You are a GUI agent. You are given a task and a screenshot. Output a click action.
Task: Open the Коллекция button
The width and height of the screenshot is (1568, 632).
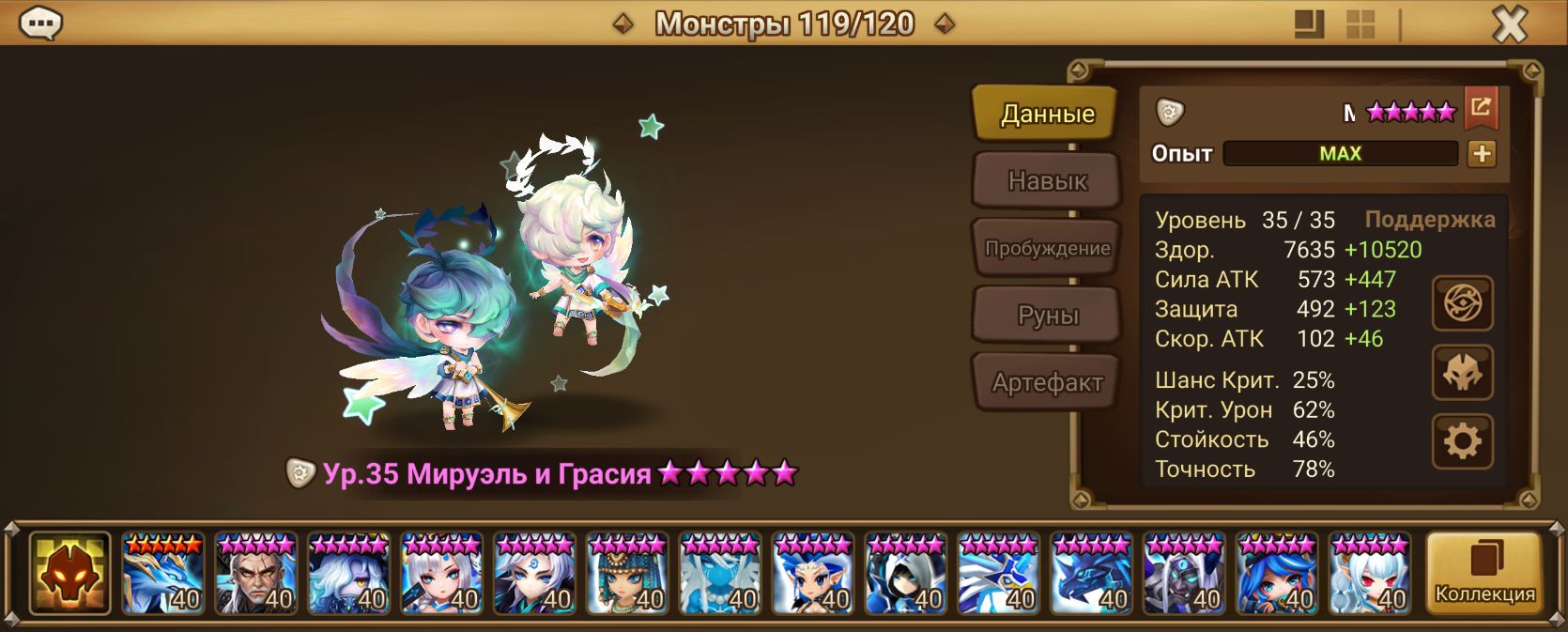pyautogui.click(x=1484, y=573)
